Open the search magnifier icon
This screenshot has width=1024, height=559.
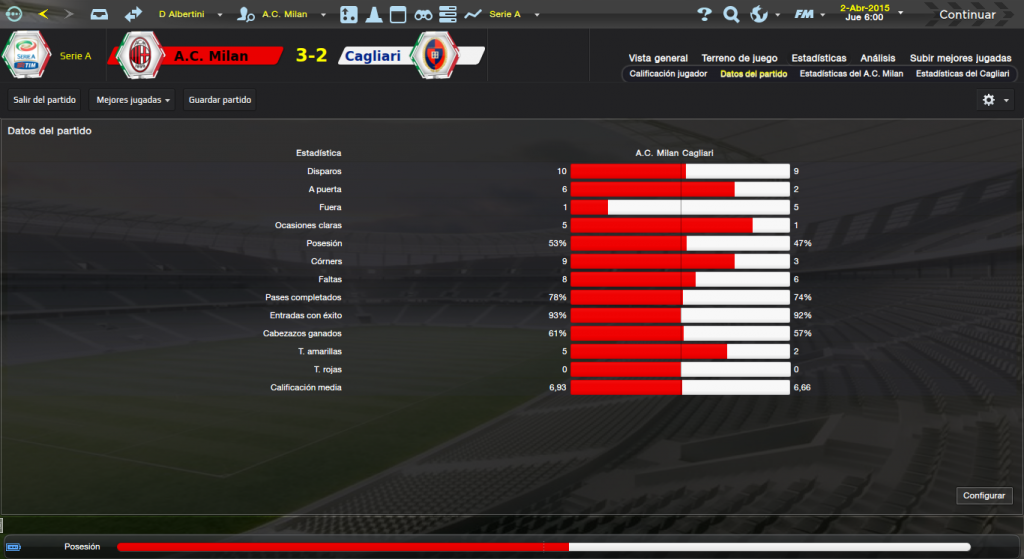(731, 15)
